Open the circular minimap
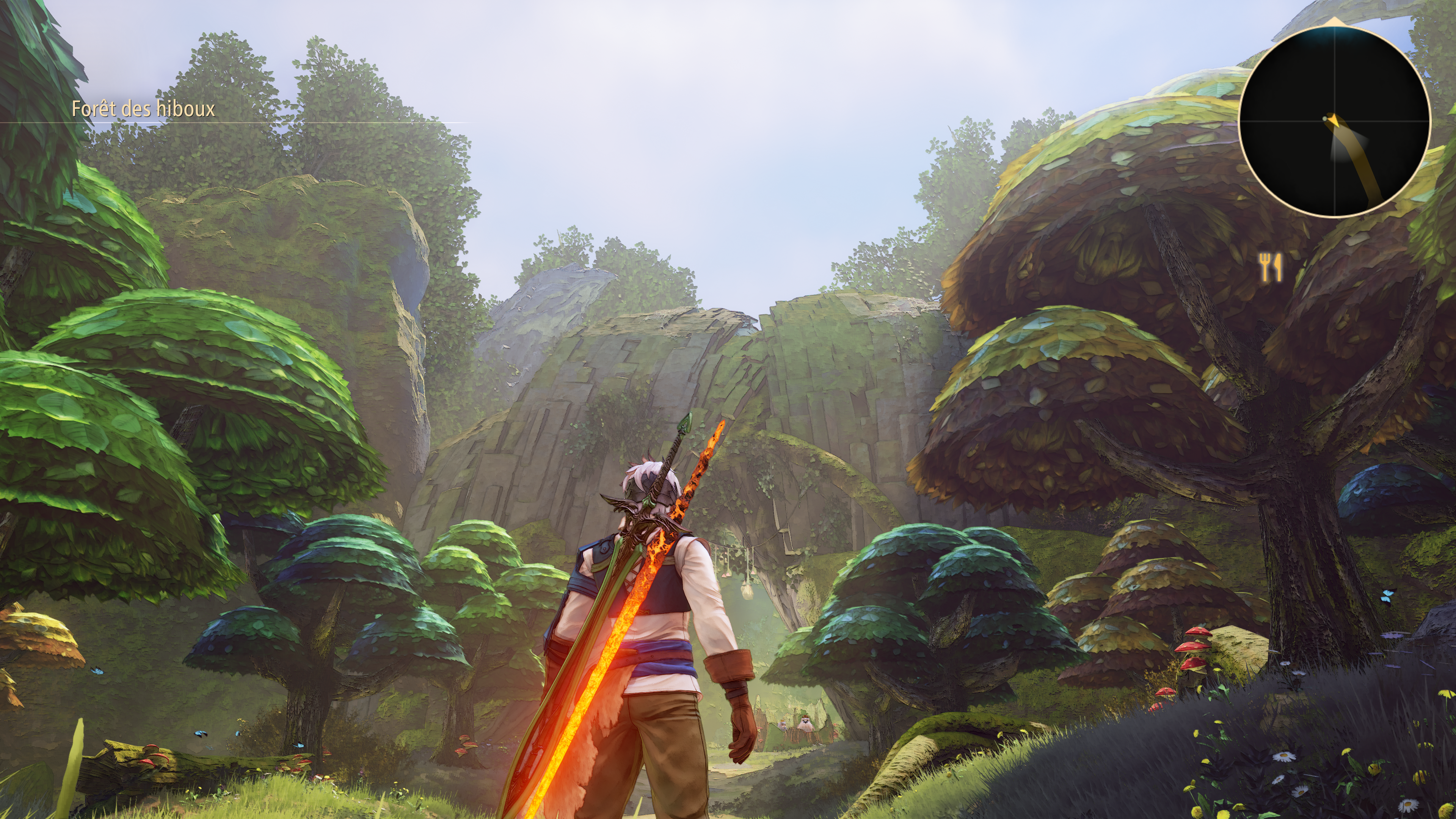The width and height of the screenshot is (1456, 819). tap(1335, 121)
